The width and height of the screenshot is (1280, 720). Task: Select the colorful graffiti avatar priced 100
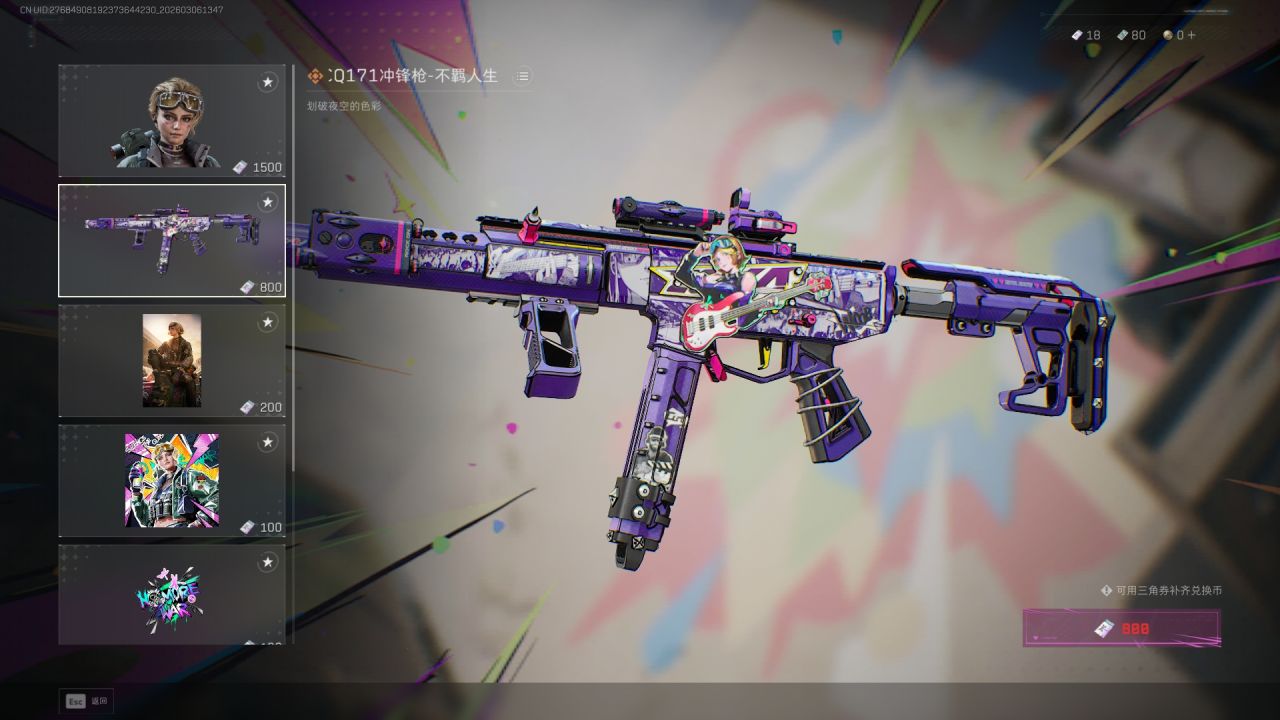click(171, 481)
